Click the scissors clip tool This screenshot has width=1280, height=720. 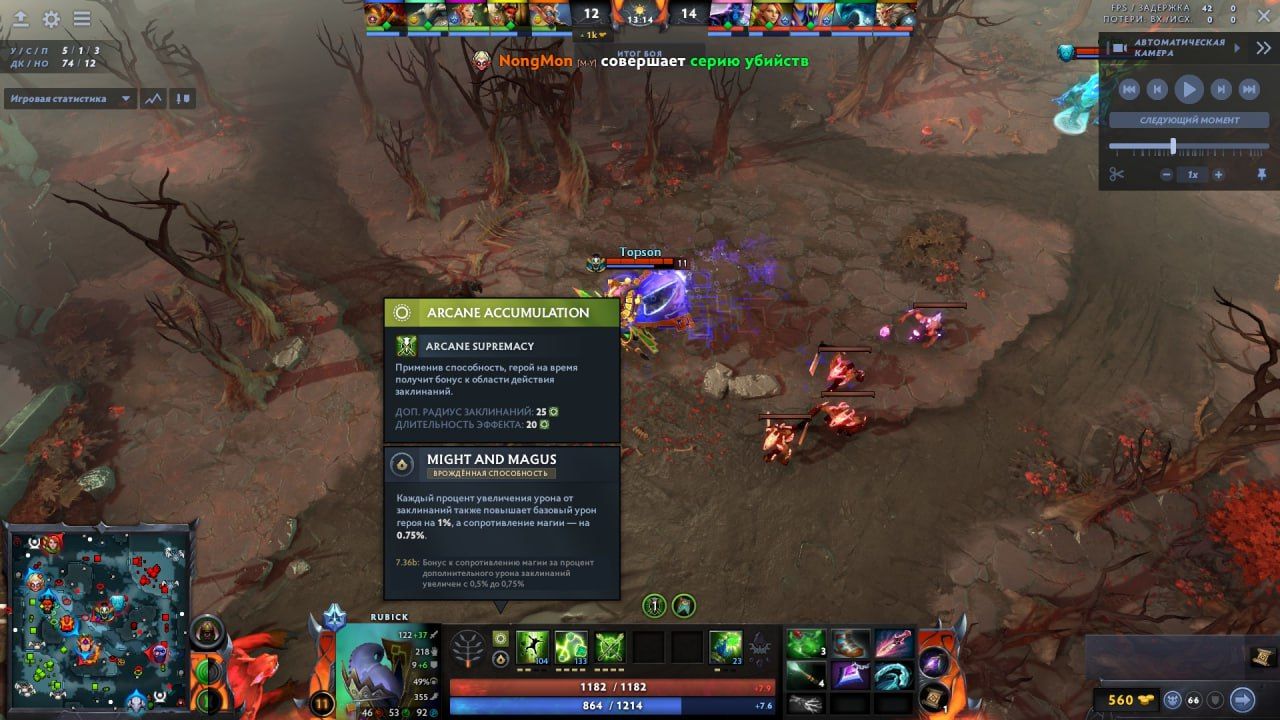click(1117, 175)
